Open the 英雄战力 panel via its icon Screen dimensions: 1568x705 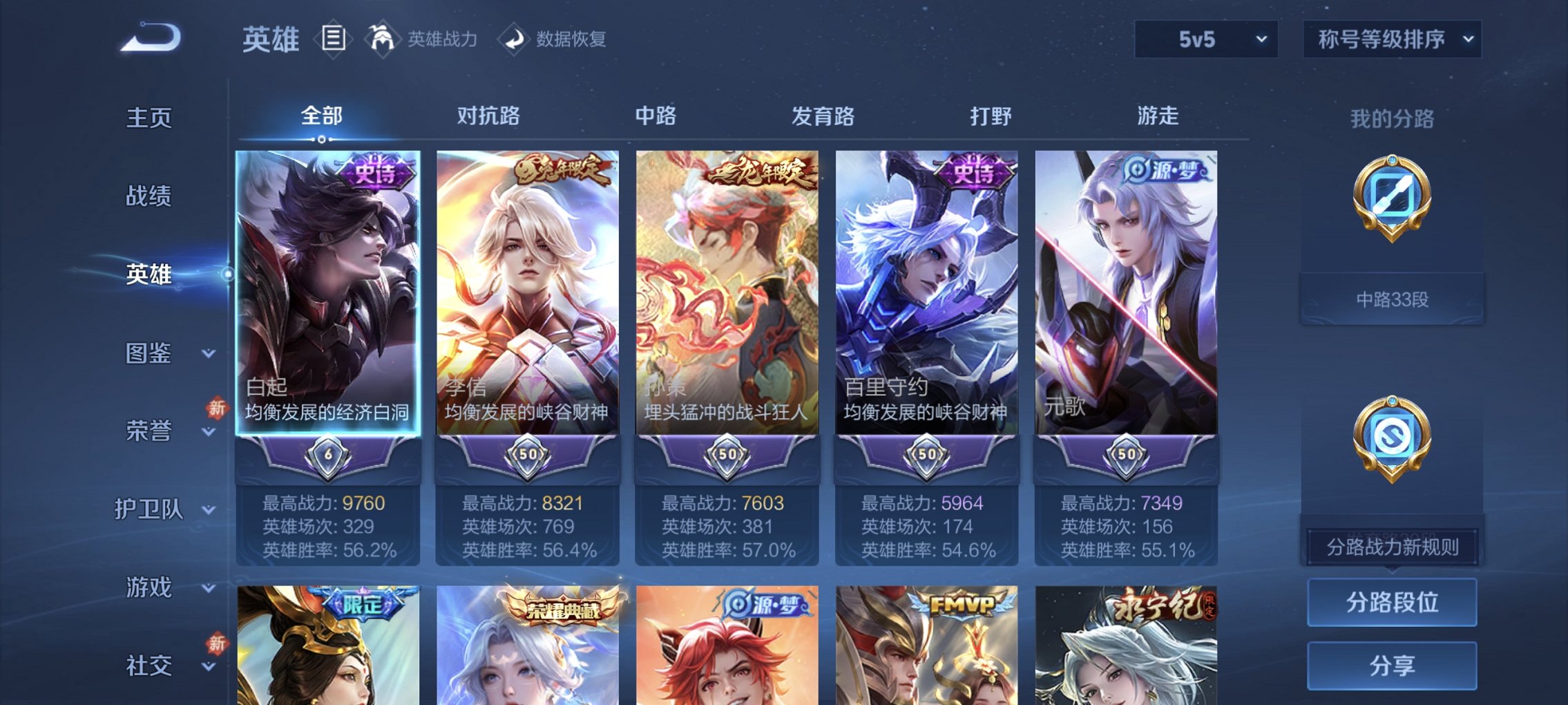[x=382, y=39]
